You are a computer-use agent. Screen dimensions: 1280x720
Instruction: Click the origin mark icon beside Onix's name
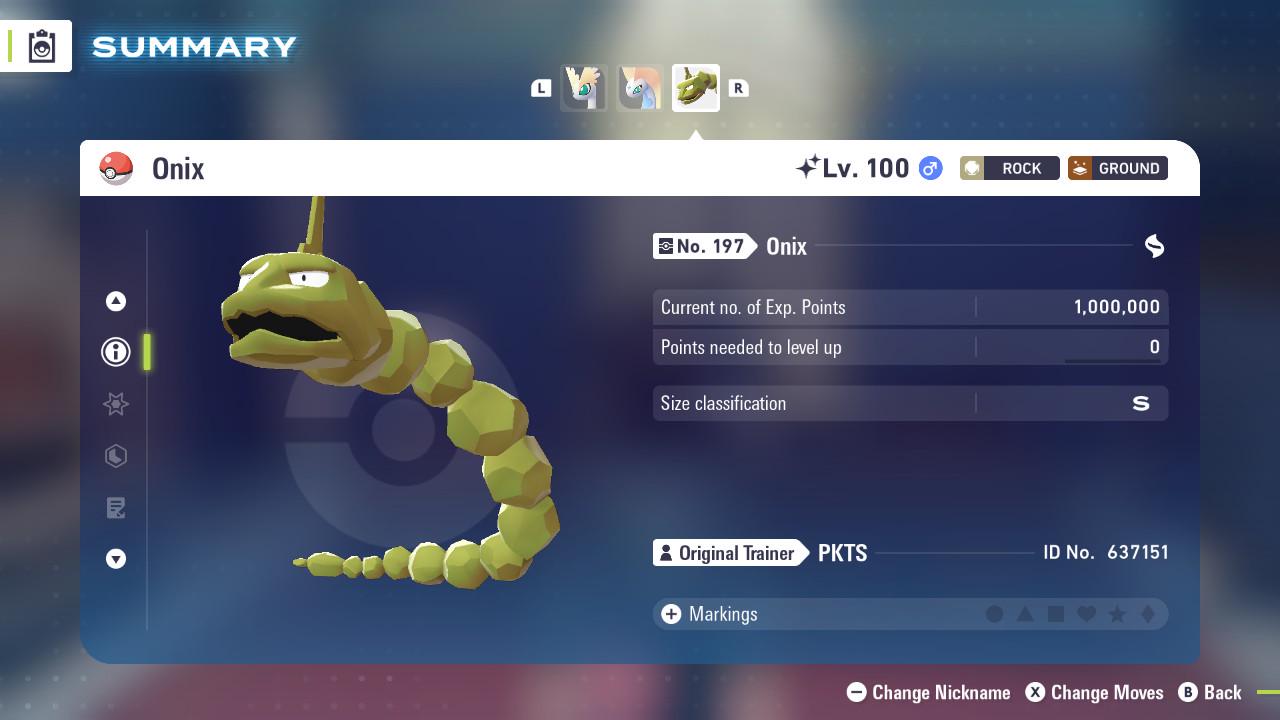coord(1155,246)
